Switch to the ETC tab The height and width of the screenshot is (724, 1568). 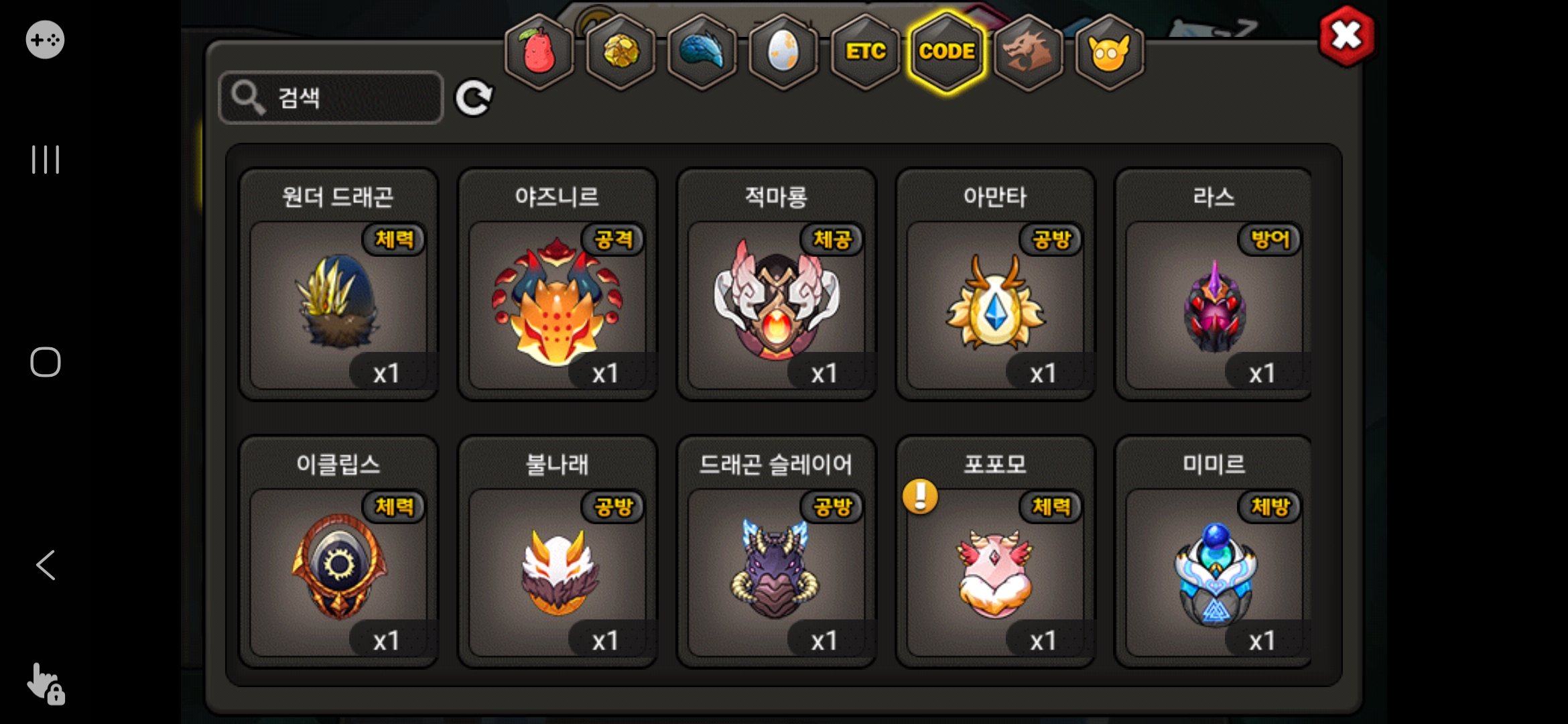[865, 52]
